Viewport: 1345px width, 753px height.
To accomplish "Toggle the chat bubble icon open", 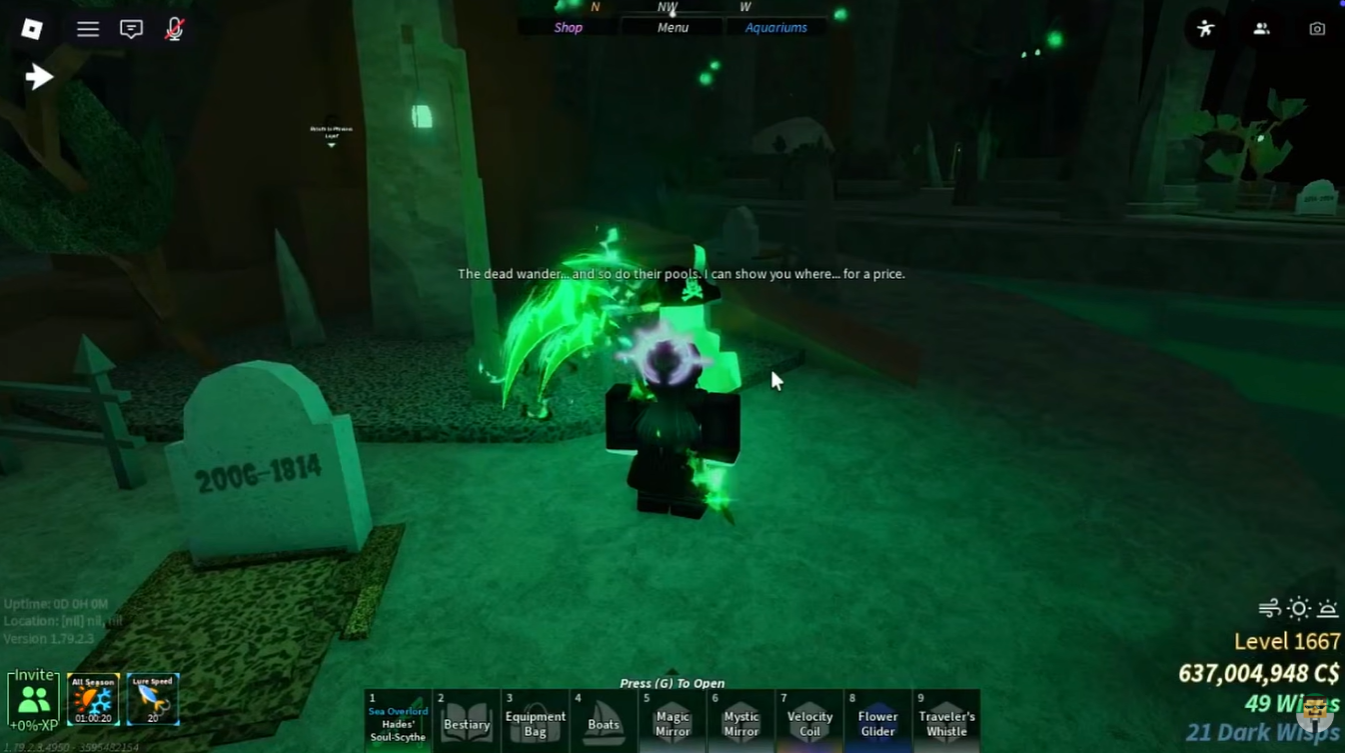I will [x=131, y=29].
